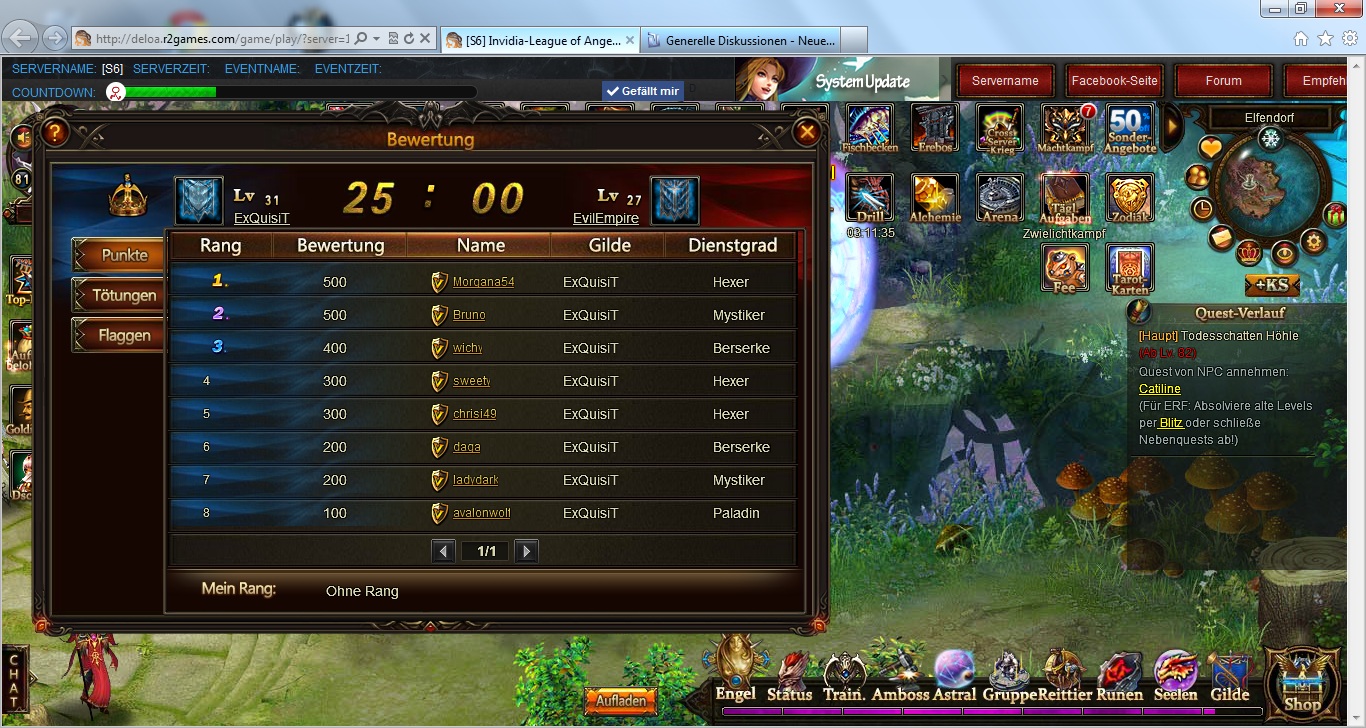
Task: Click player Bruno in the ranking
Action: (x=469, y=315)
